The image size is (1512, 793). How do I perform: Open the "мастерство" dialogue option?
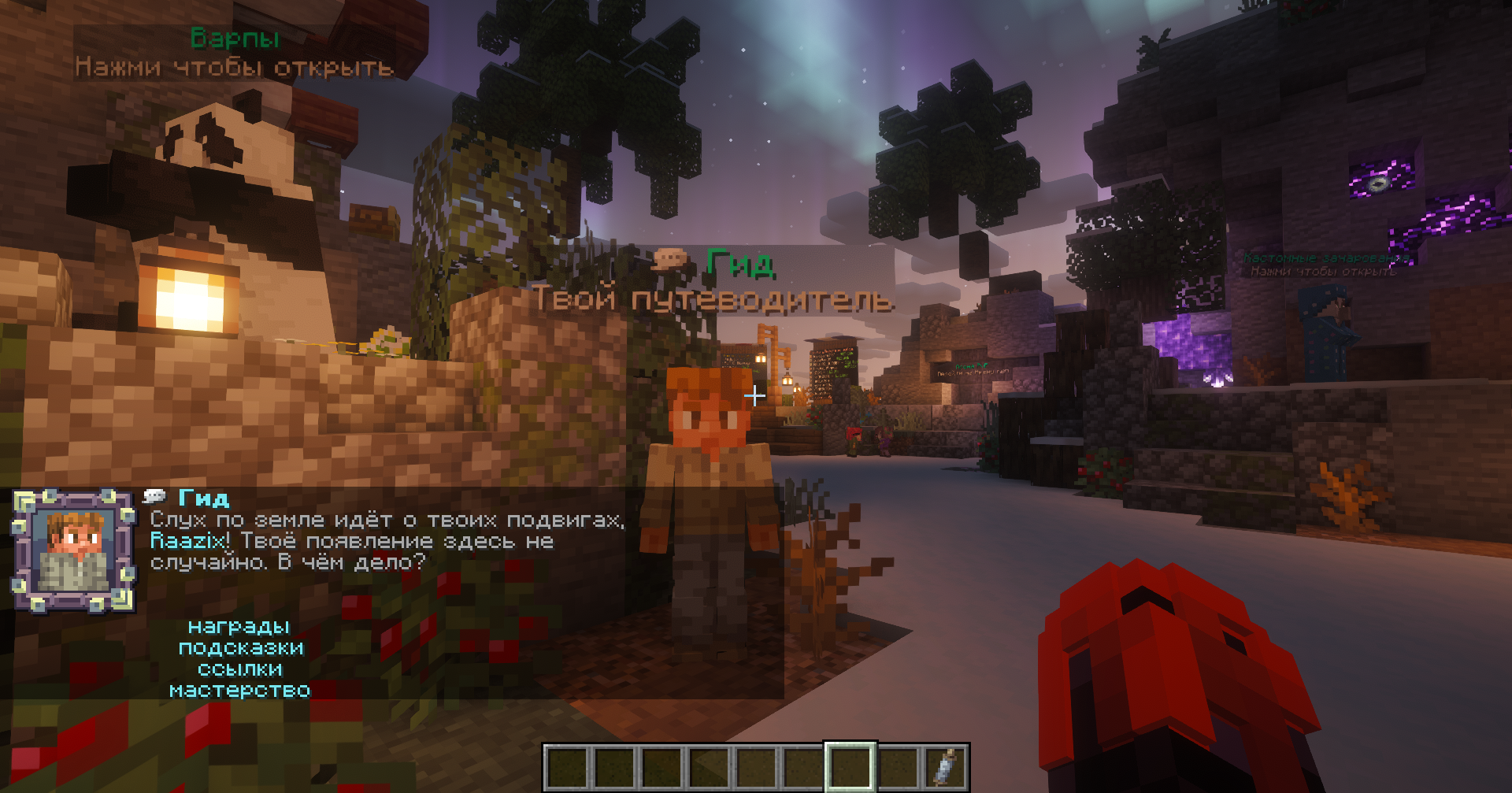(240, 691)
